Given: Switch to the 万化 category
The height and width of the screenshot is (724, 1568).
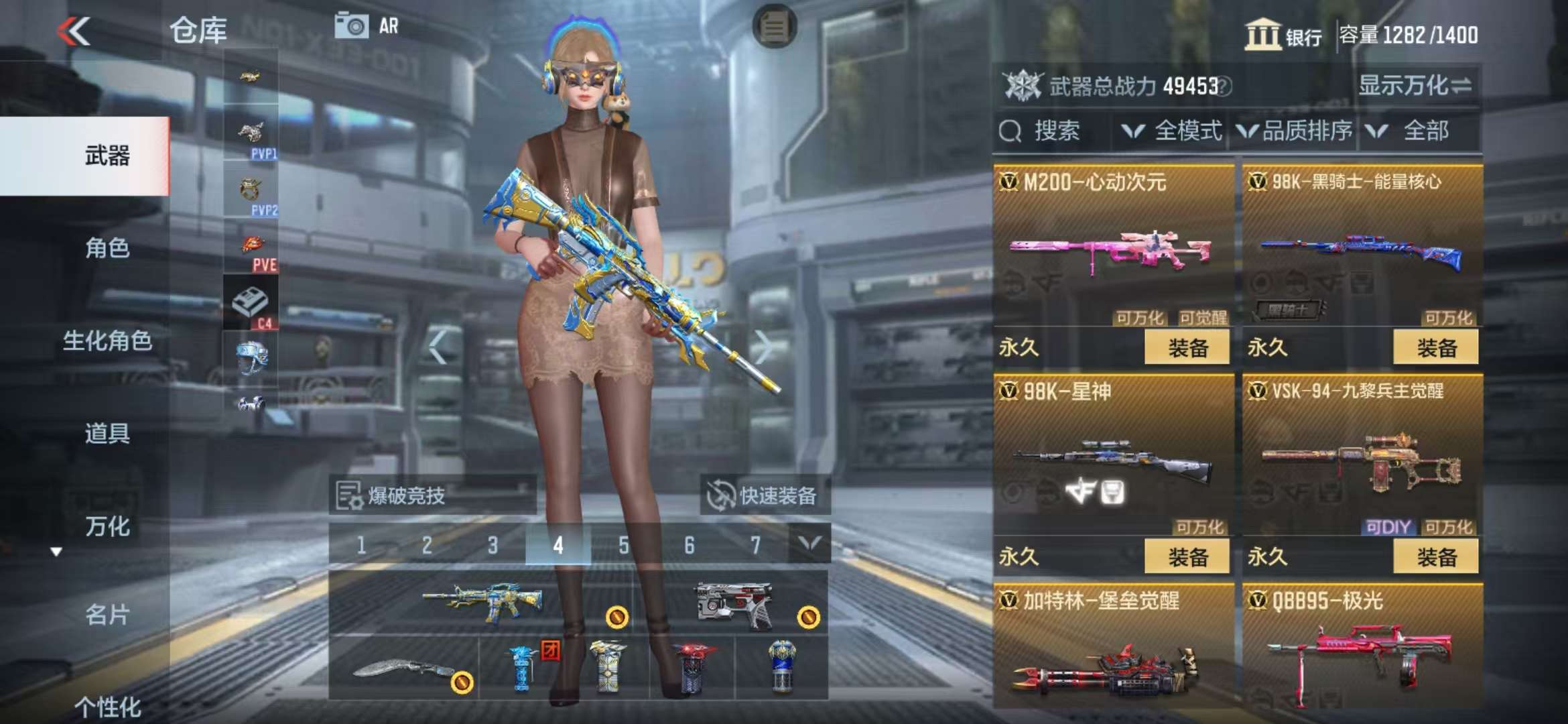Looking at the screenshot, I should (x=107, y=526).
